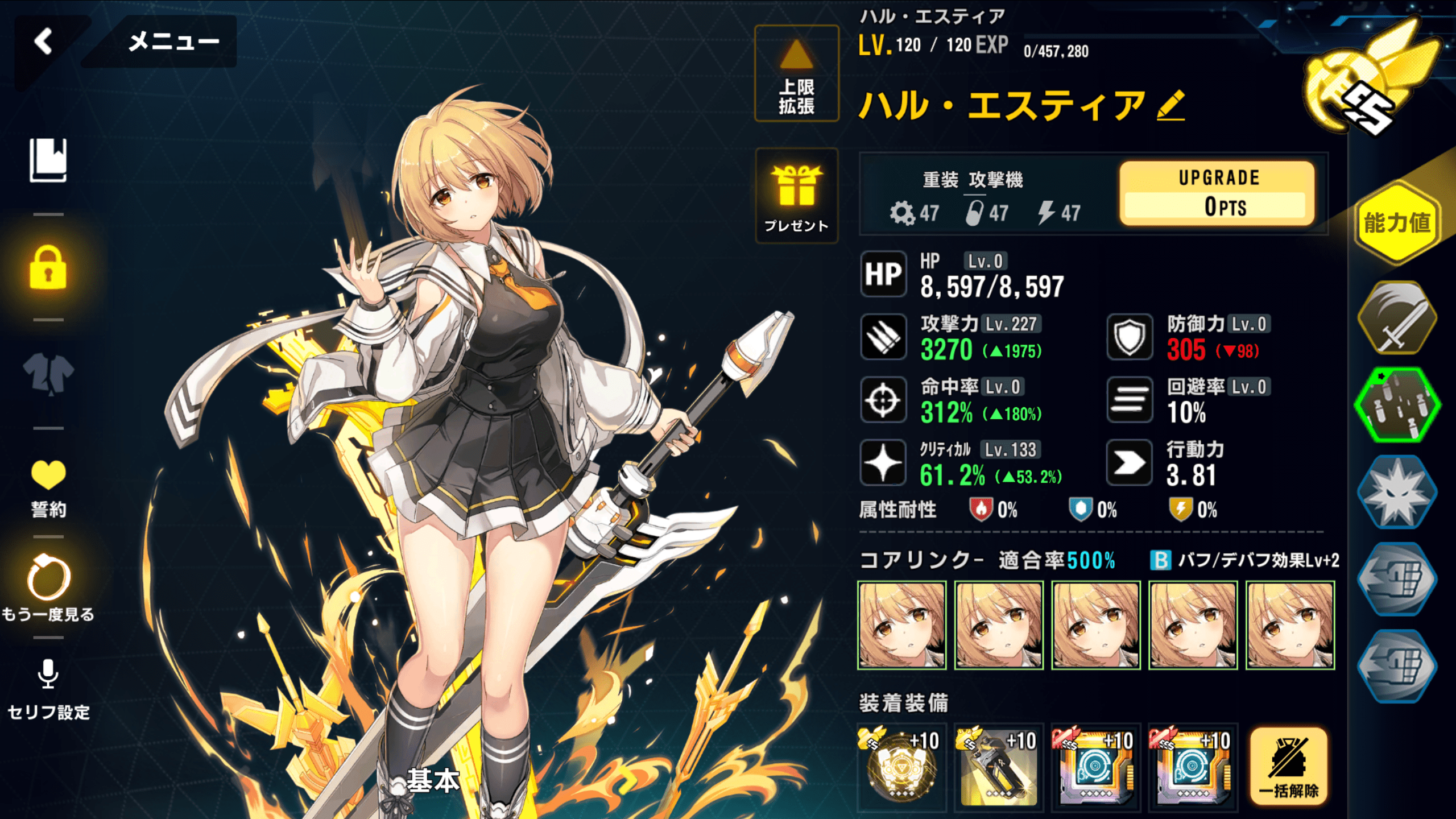Open the book archive icon

click(x=48, y=160)
